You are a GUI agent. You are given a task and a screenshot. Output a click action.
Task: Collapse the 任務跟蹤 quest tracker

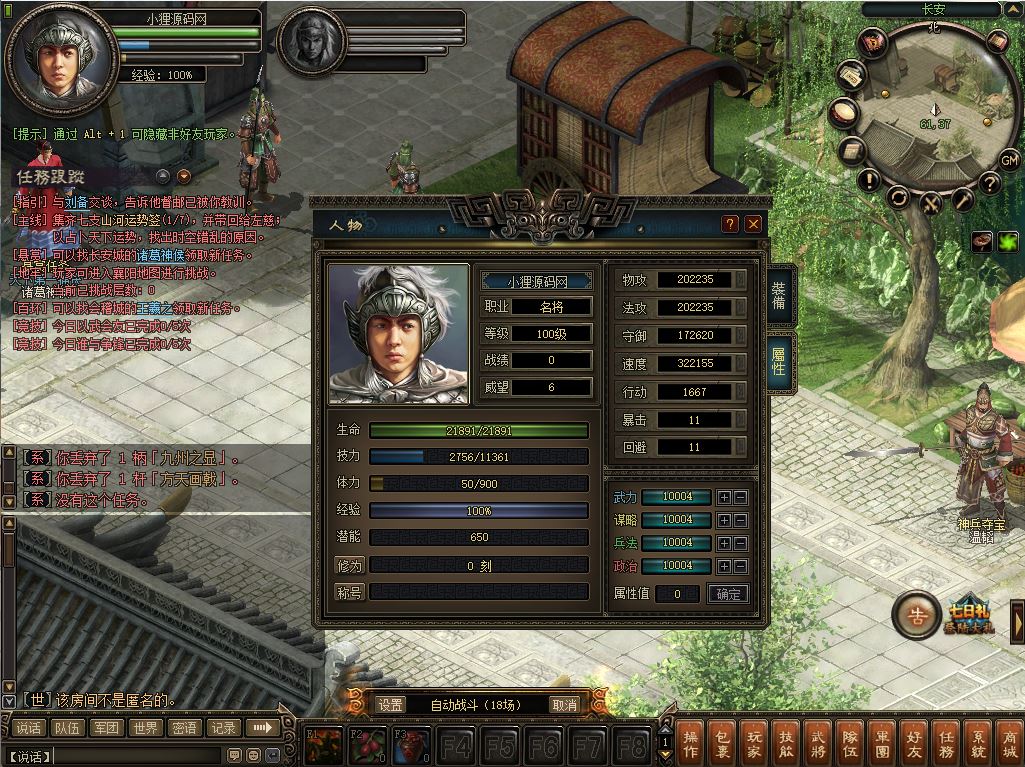(163, 176)
